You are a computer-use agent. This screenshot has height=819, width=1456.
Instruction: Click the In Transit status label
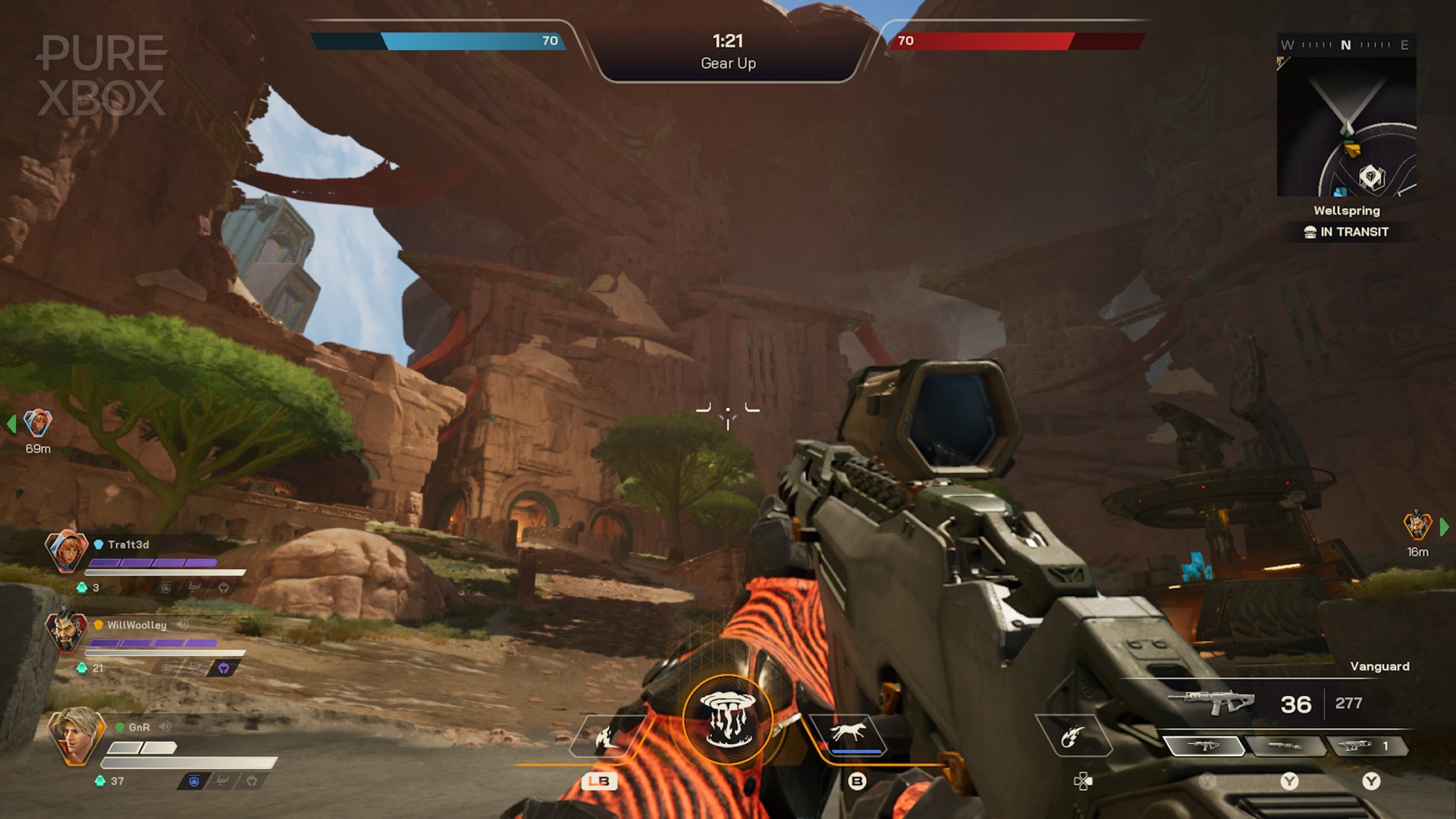click(1347, 232)
